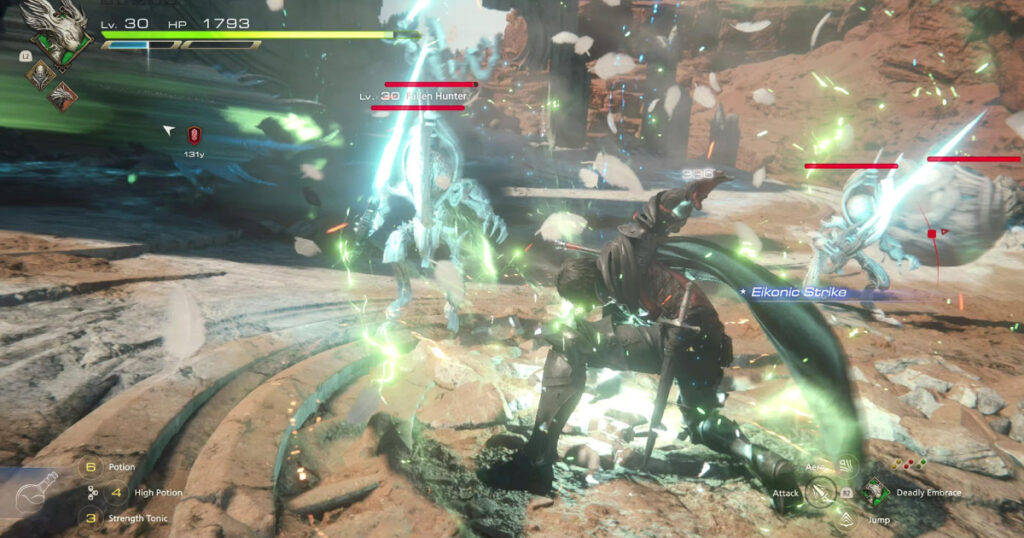Tap the Jump action icon
This screenshot has width=1024, height=538.
[847, 519]
